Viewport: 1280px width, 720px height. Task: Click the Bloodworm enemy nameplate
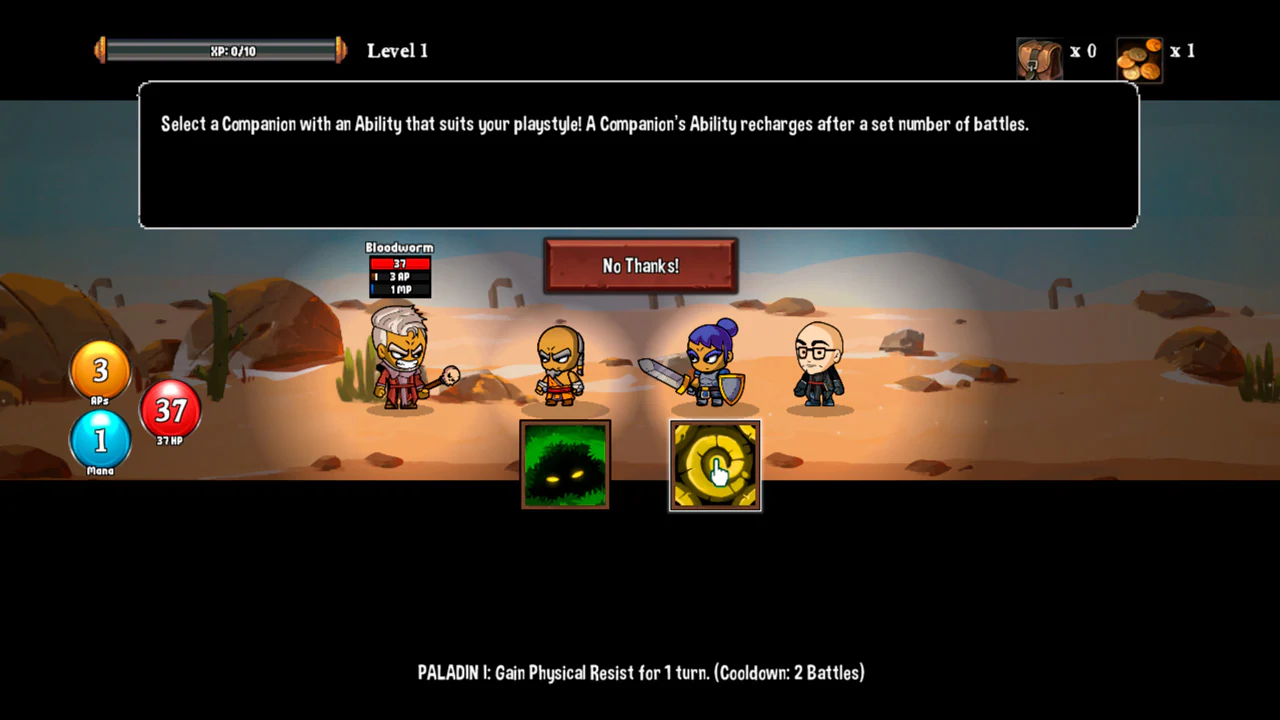pyautogui.click(x=398, y=247)
